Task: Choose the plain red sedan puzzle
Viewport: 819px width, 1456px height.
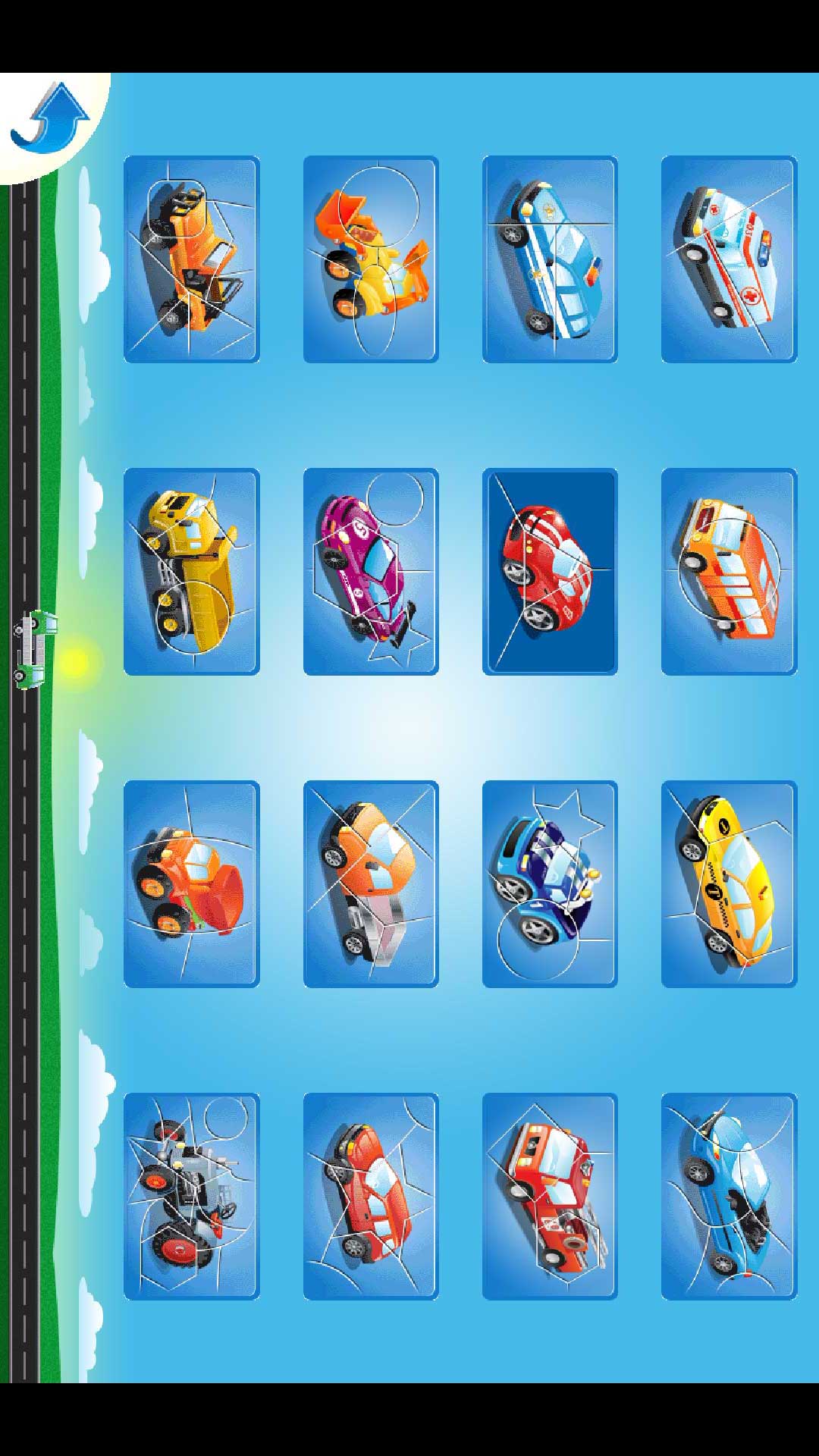Action: point(371,1197)
